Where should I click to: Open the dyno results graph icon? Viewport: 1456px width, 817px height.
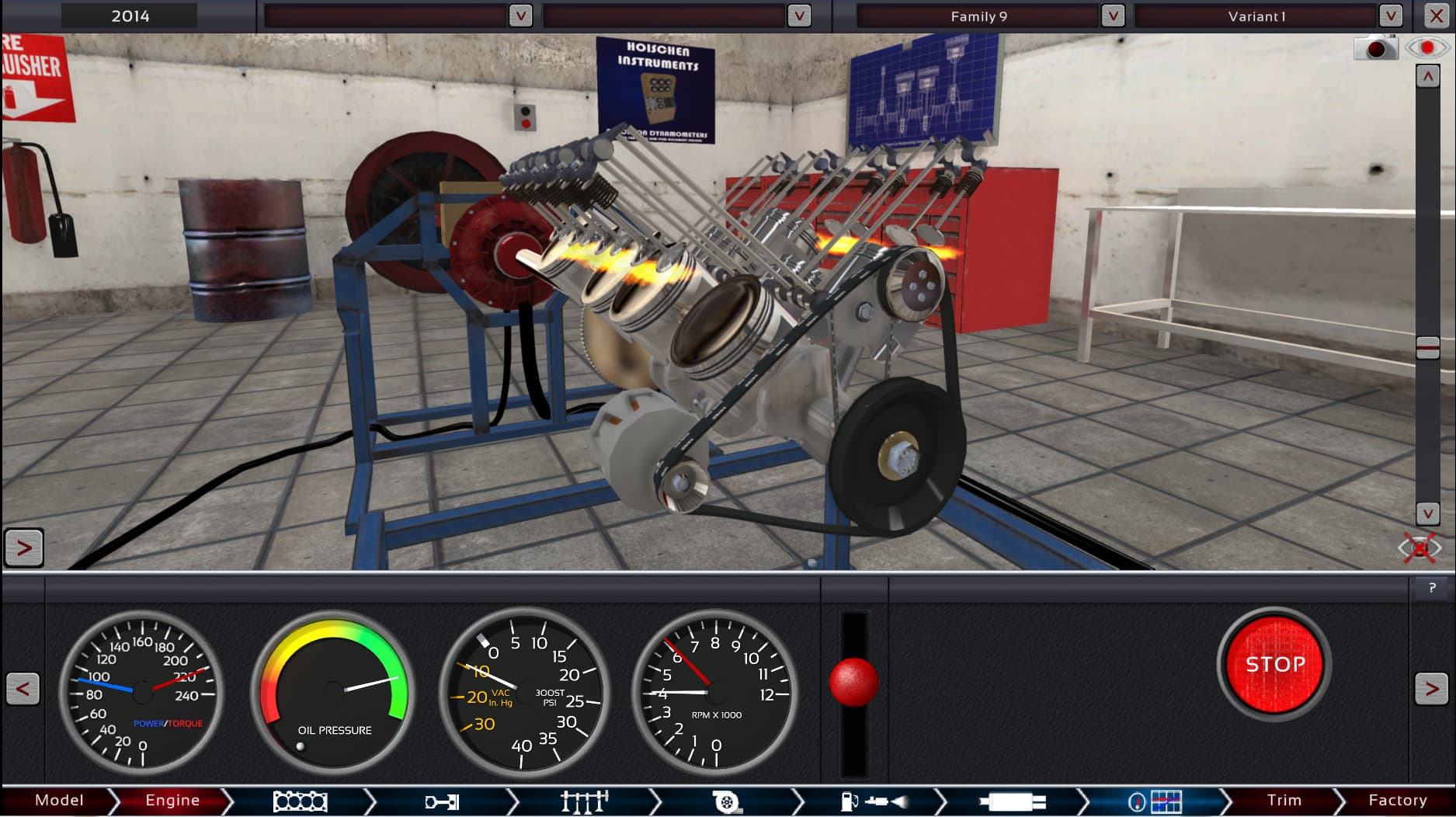tap(1153, 800)
